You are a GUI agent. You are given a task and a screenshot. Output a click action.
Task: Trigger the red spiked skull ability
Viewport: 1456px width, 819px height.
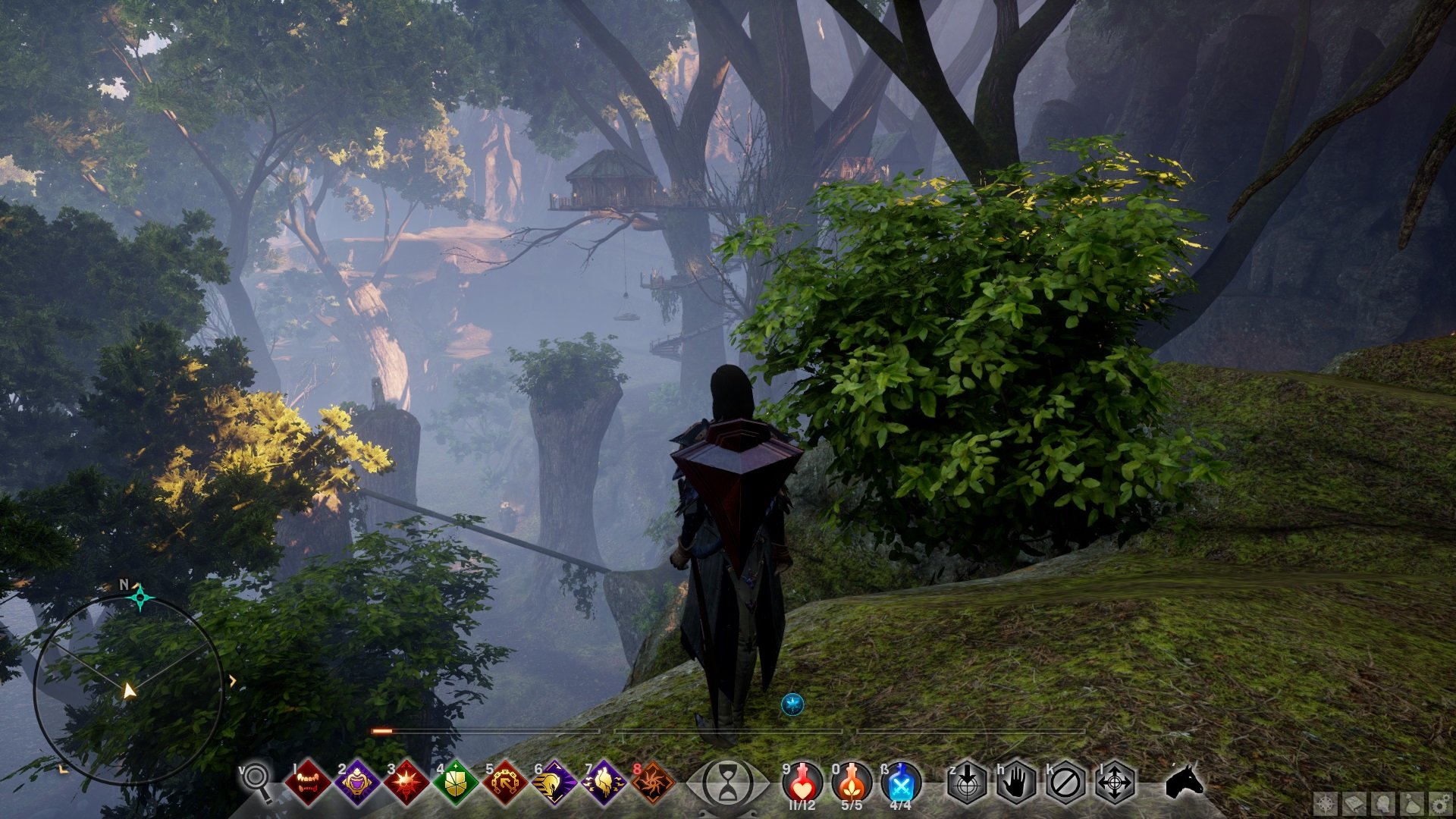tap(406, 782)
